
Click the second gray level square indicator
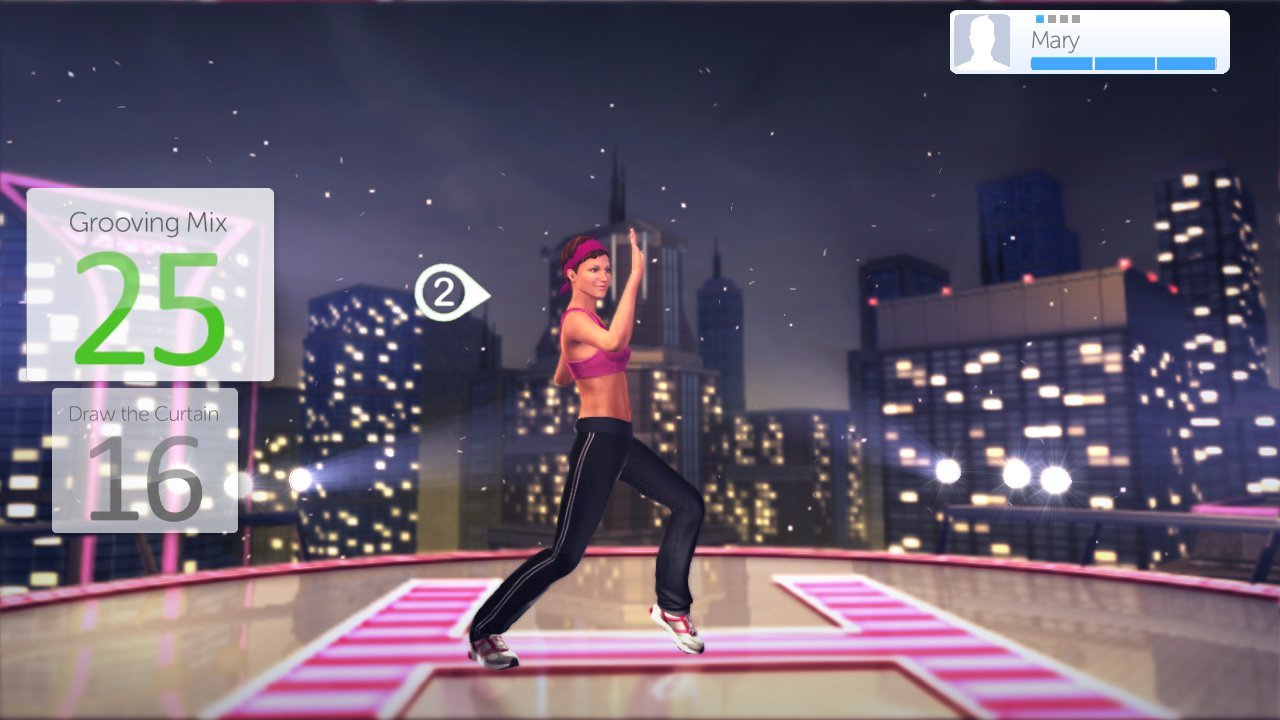coord(1052,19)
